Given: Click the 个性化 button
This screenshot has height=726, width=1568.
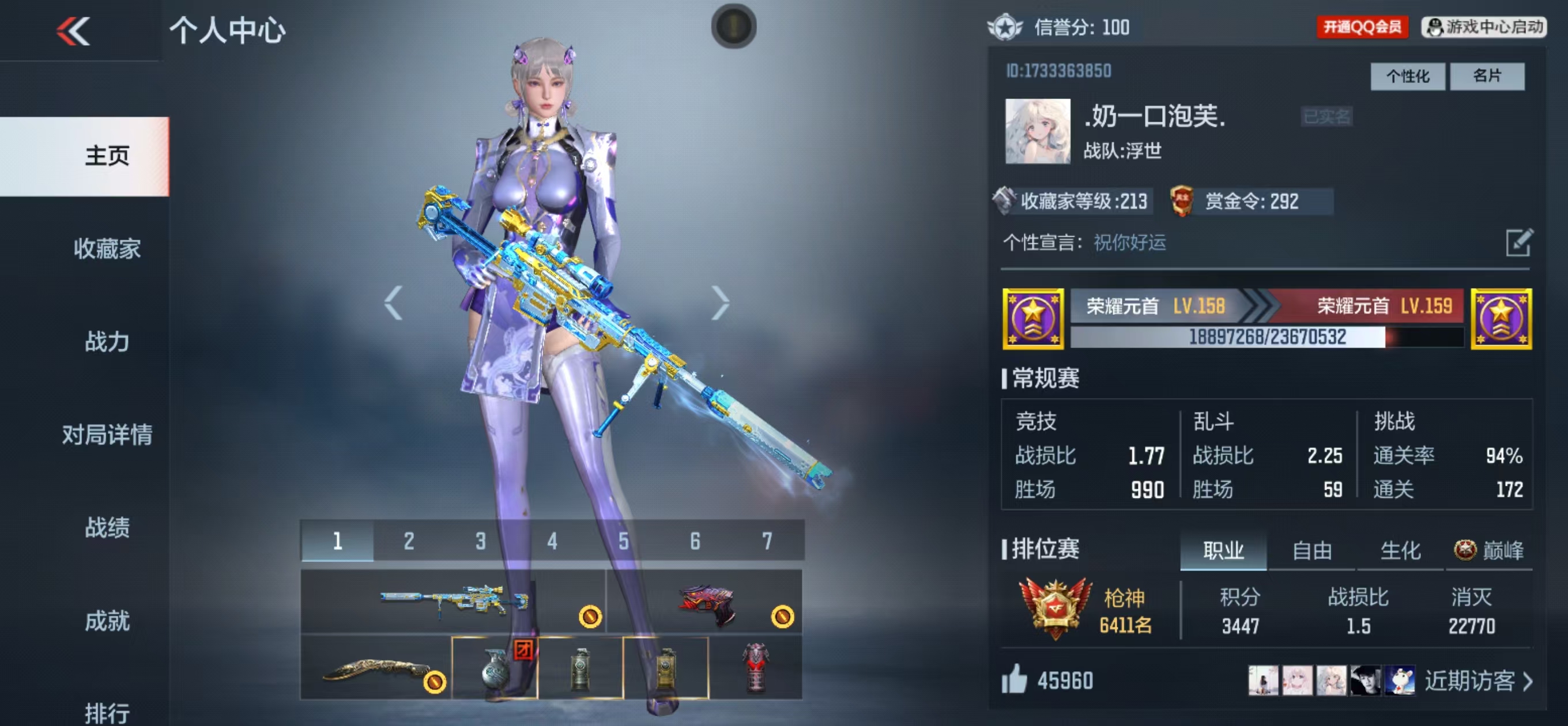Looking at the screenshot, I should pyautogui.click(x=1407, y=76).
